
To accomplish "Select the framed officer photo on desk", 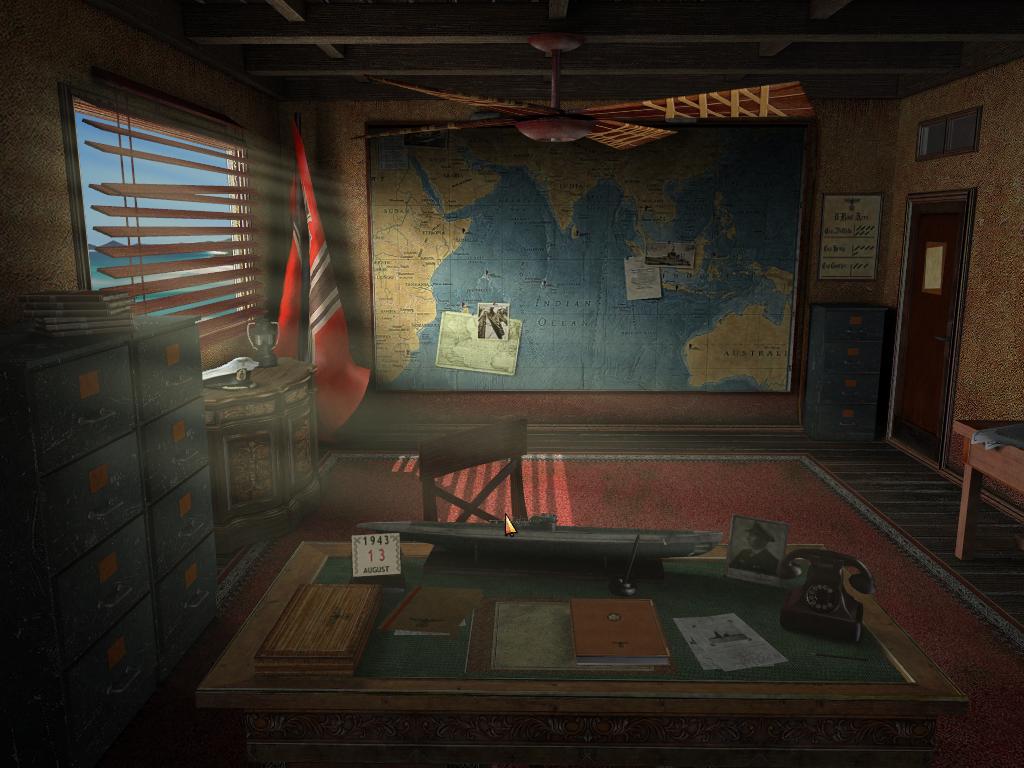I will coord(756,548).
